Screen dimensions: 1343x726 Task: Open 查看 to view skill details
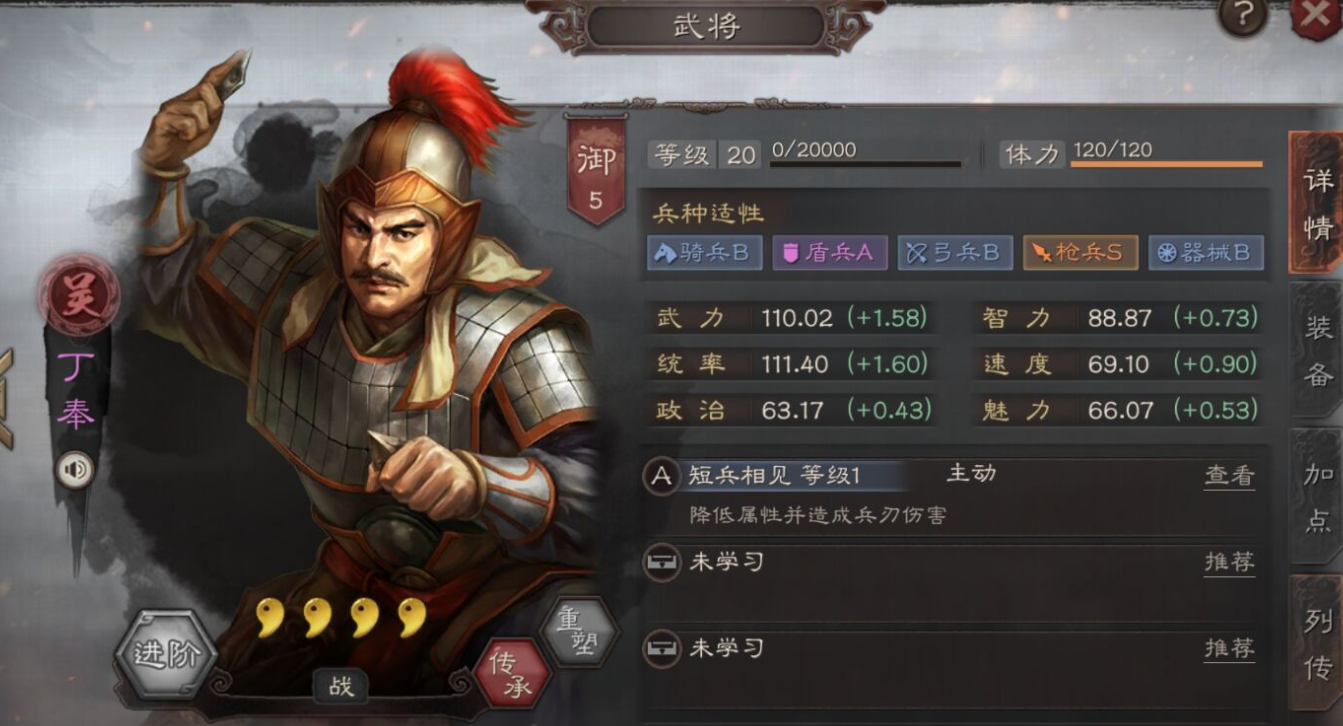[1228, 474]
